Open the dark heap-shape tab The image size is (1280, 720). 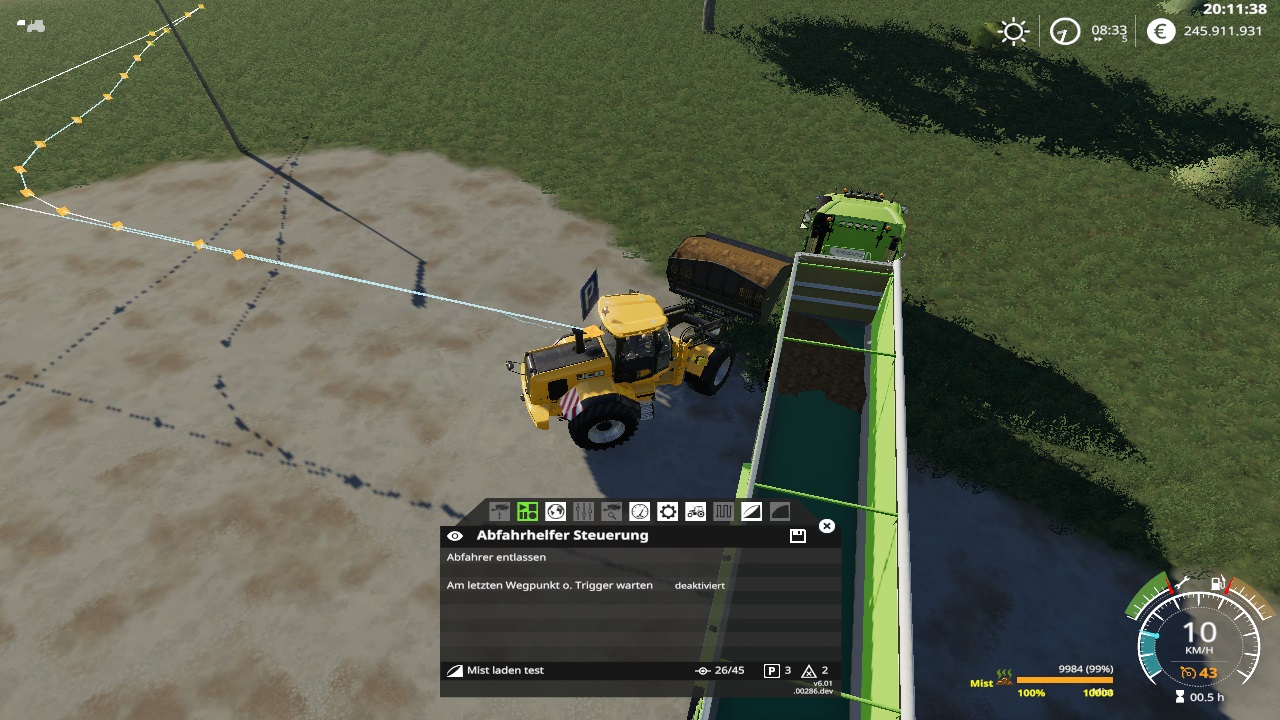coord(779,512)
